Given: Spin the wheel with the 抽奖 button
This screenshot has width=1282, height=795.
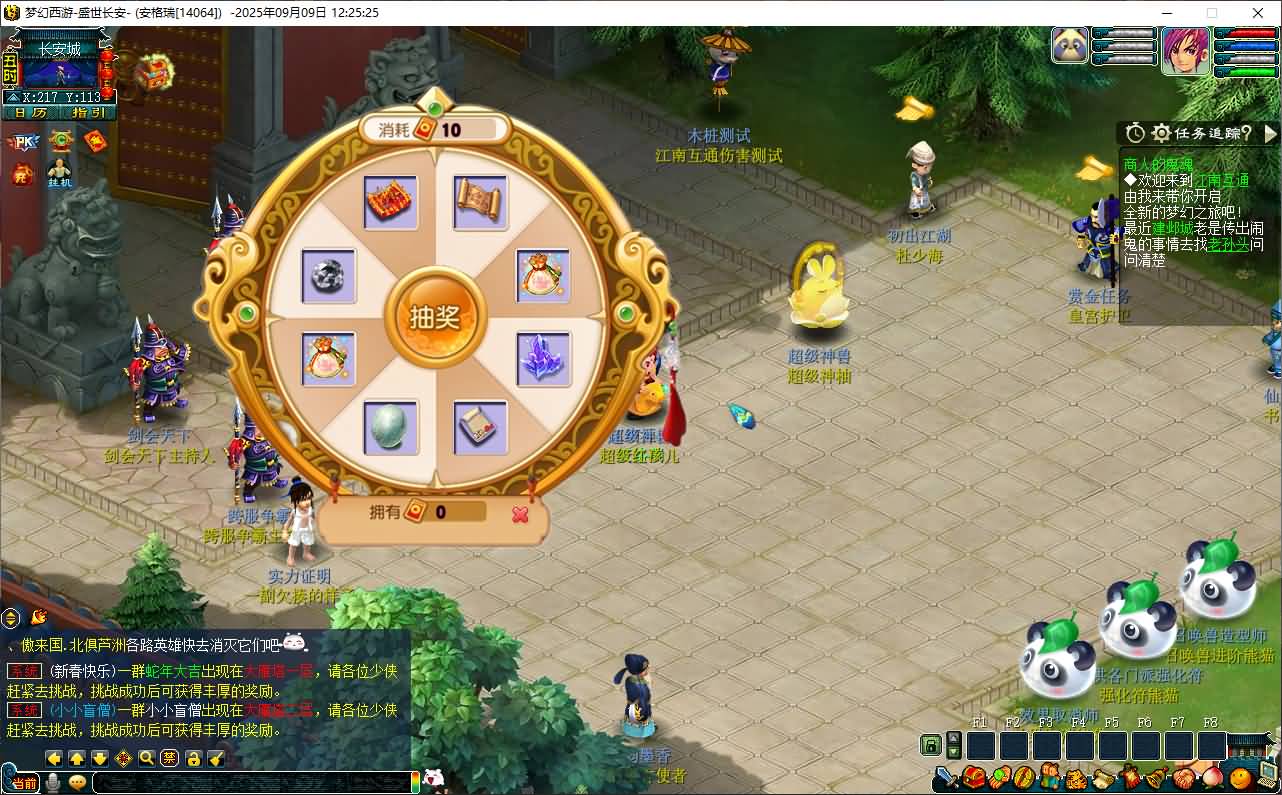Looking at the screenshot, I should [434, 316].
